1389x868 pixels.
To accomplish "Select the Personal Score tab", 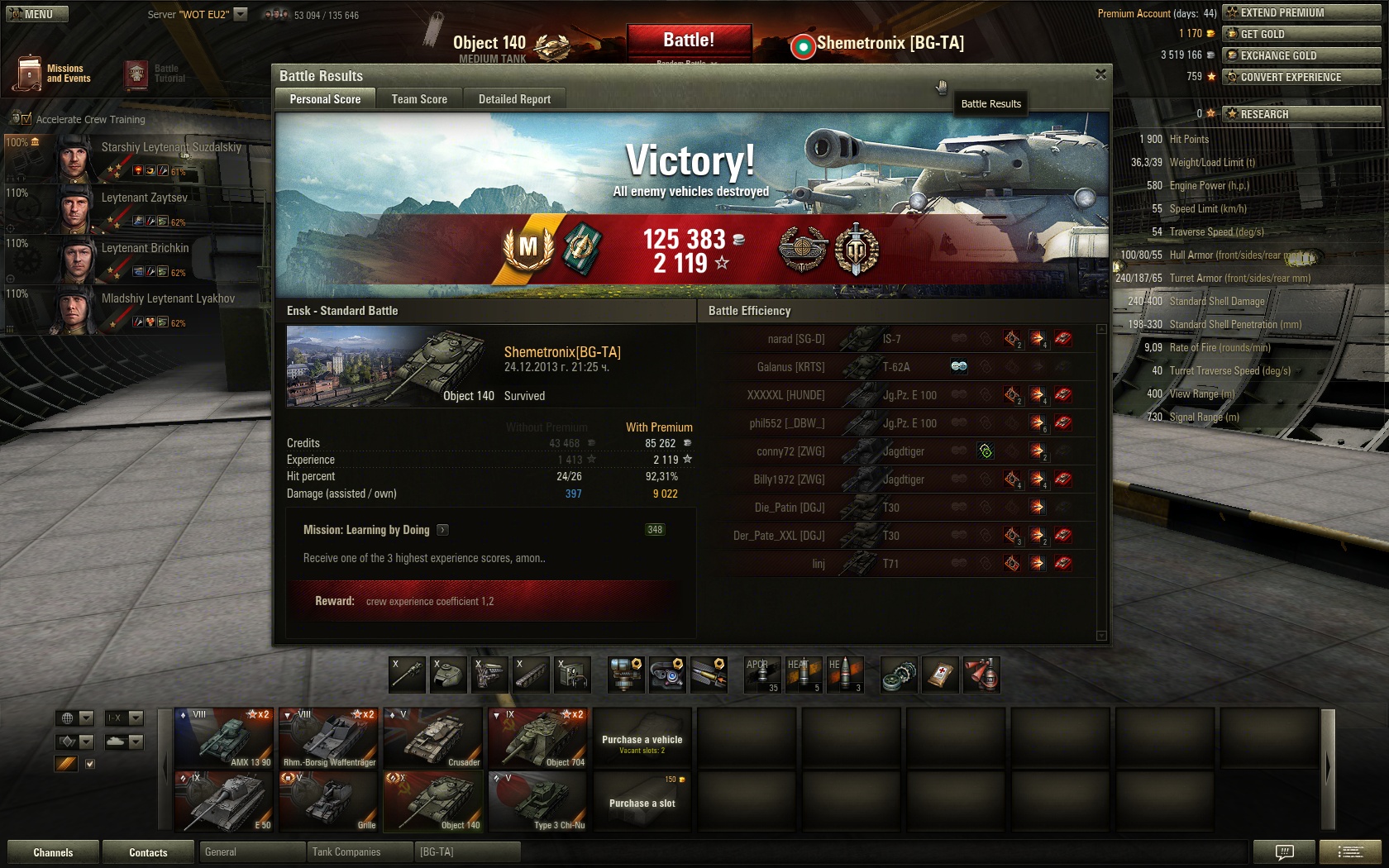I will [x=325, y=99].
